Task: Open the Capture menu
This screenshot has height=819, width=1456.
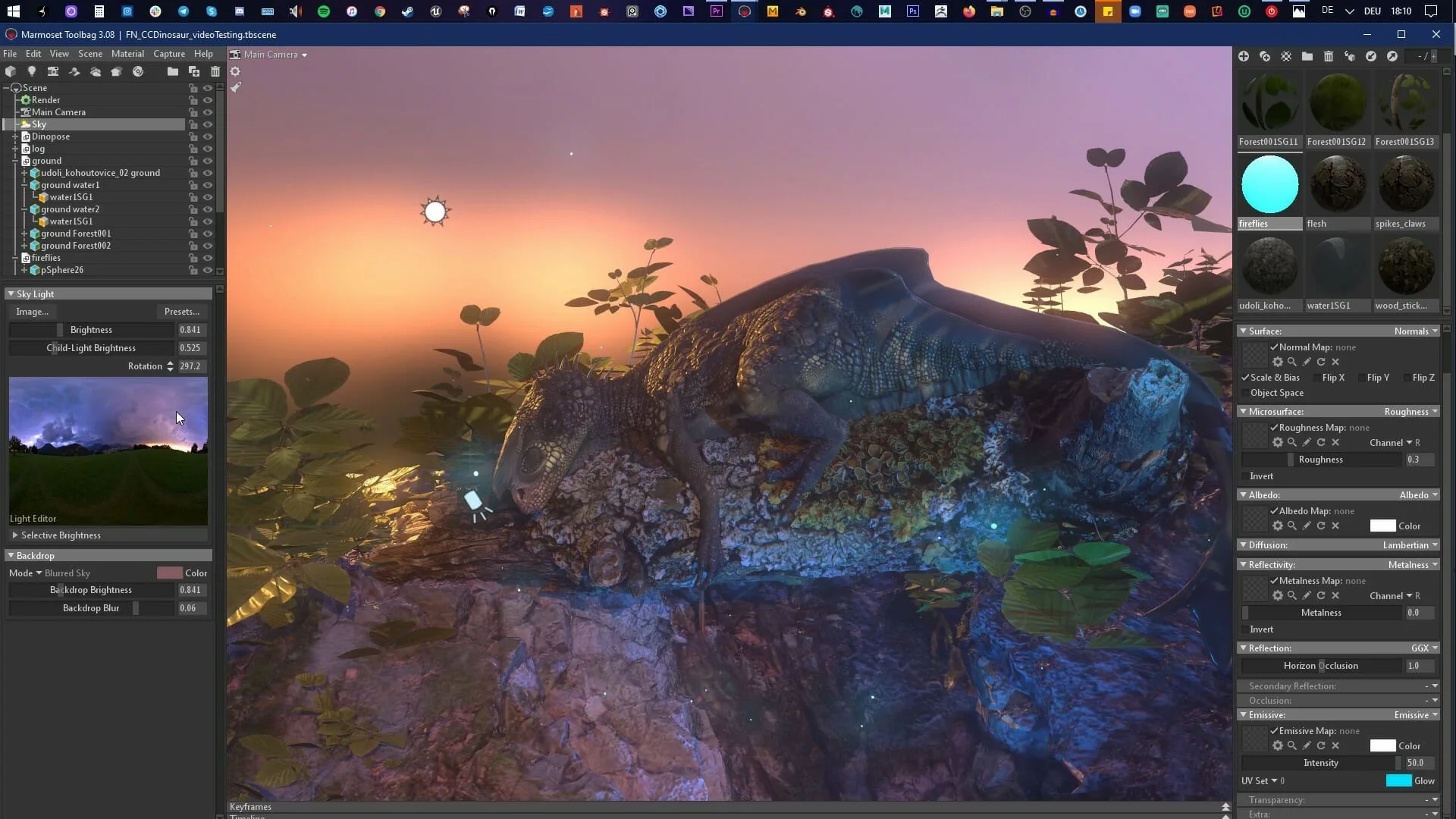Action: click(169, 54)
